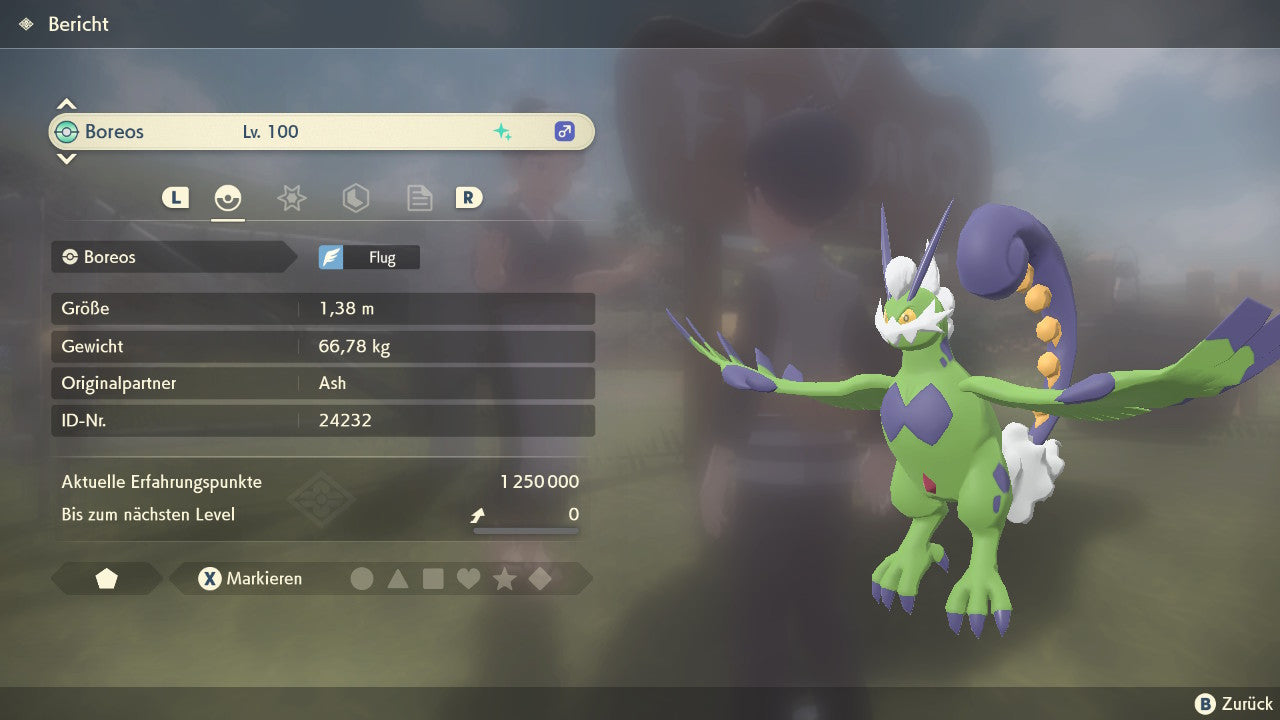Toggle the triangle marking
Image resolution: width=1280 pixels, height=720 pixels.
pos(398,578)
